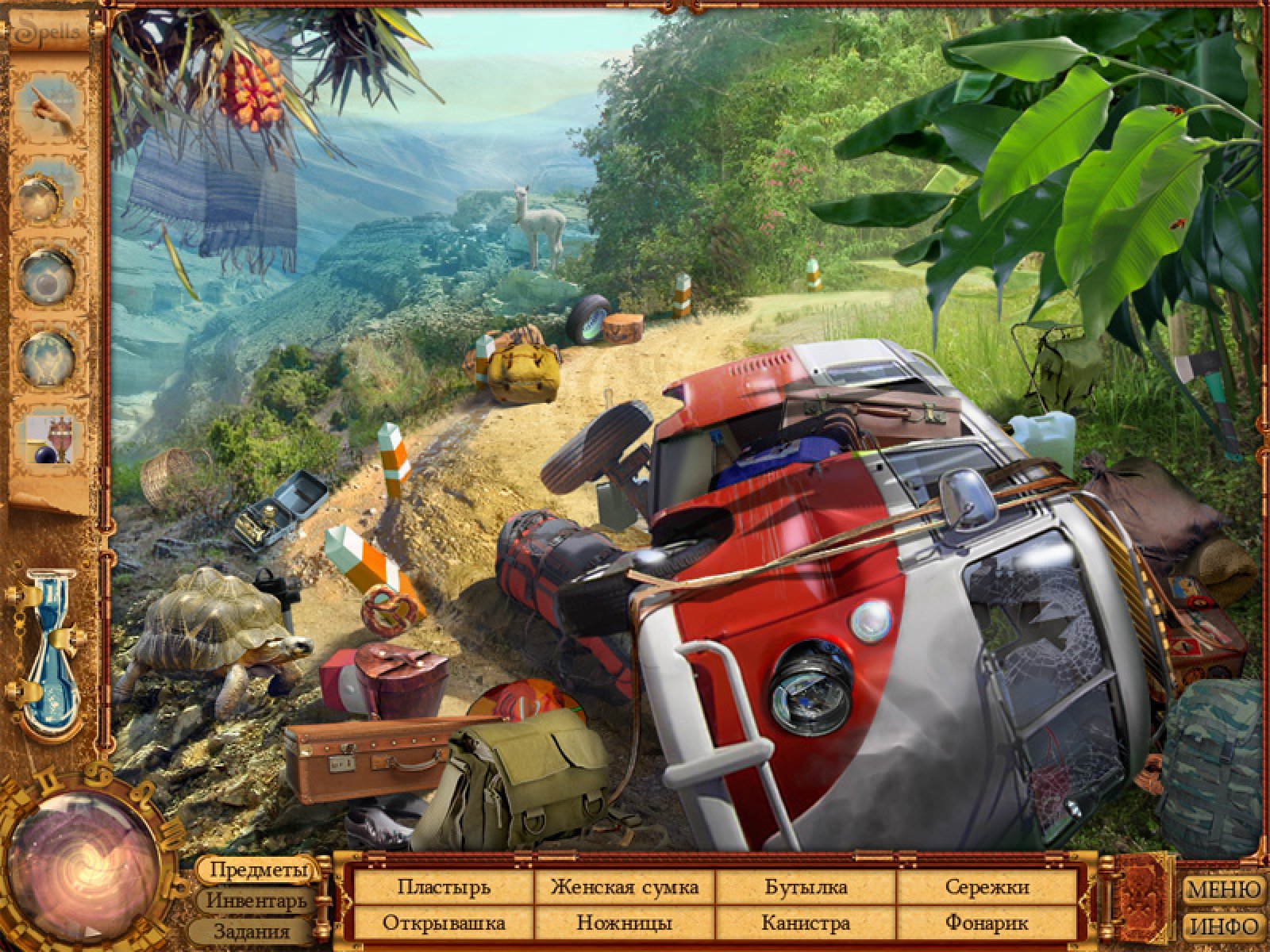
Task: Open the МЕНЮ button
Action: [1224, 889]
